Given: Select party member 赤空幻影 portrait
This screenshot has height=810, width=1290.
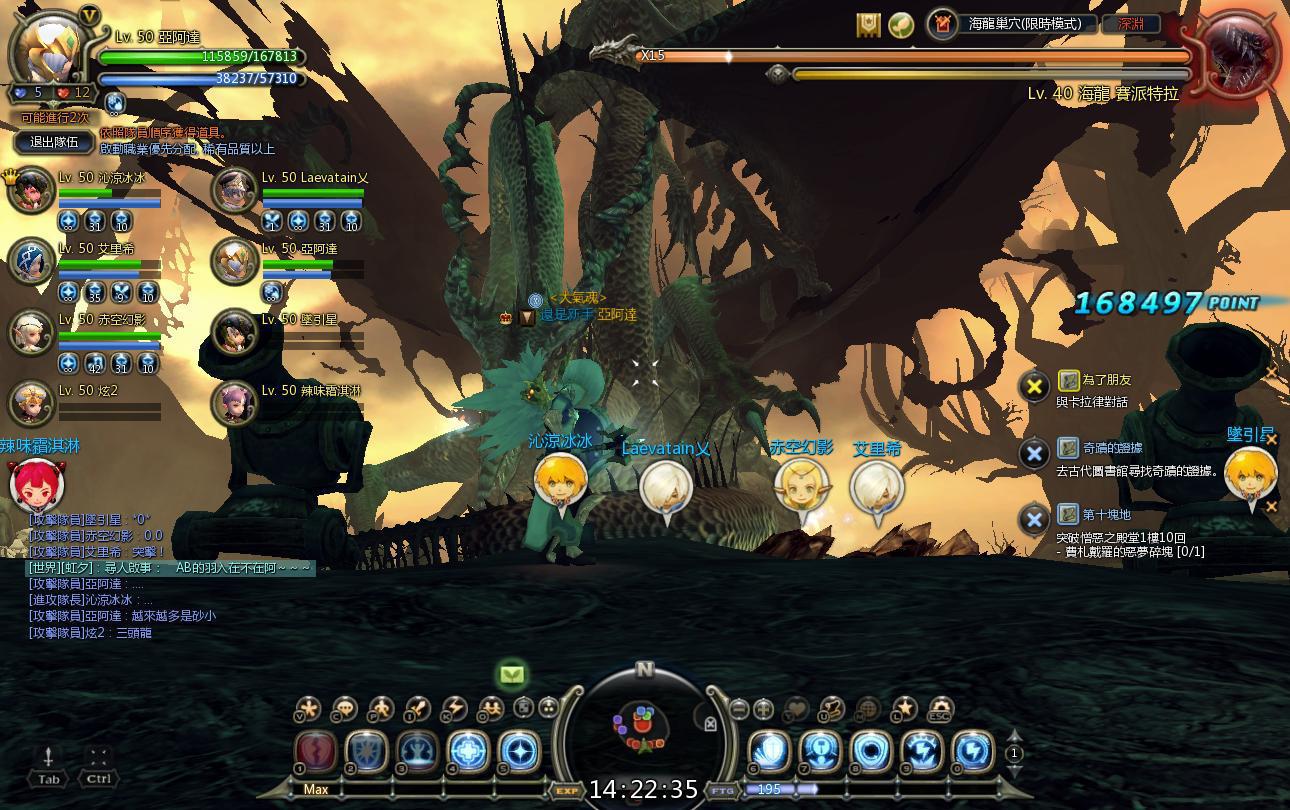Looking at the screenshot, I should click(x=32, y=332).
